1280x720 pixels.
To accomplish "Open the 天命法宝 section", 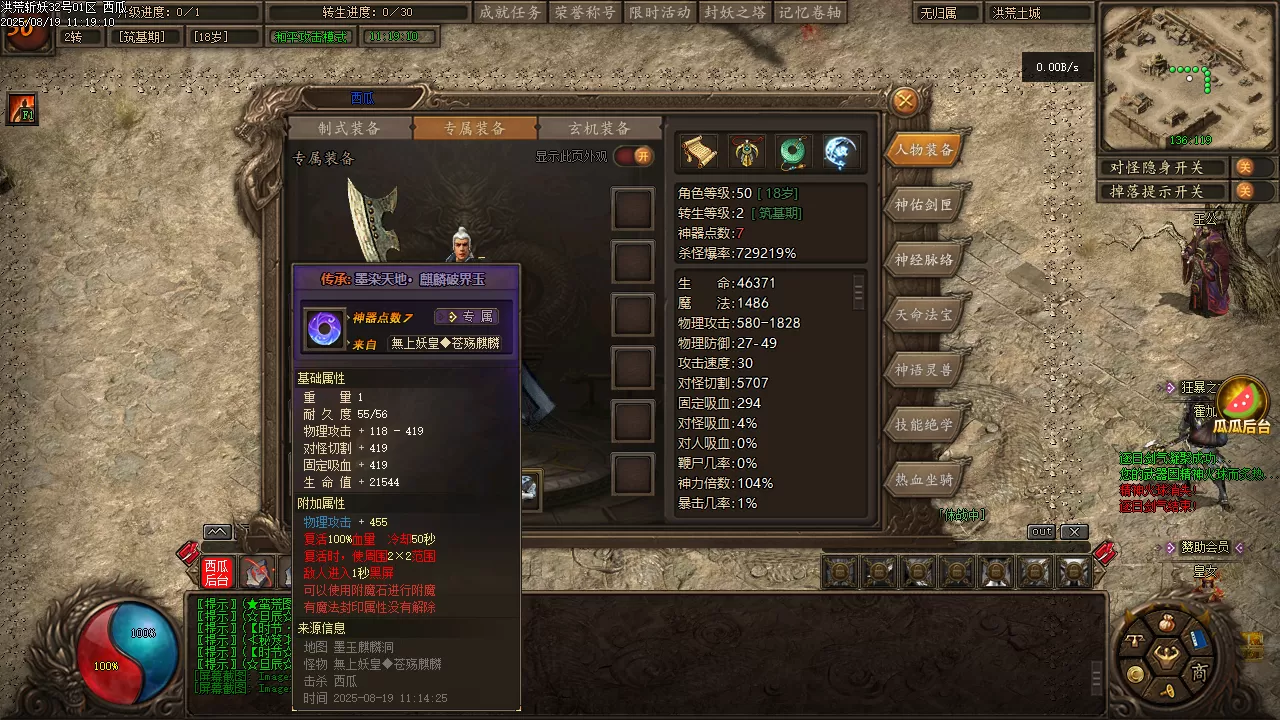I will pyautogui.click(x=924, y=315).
